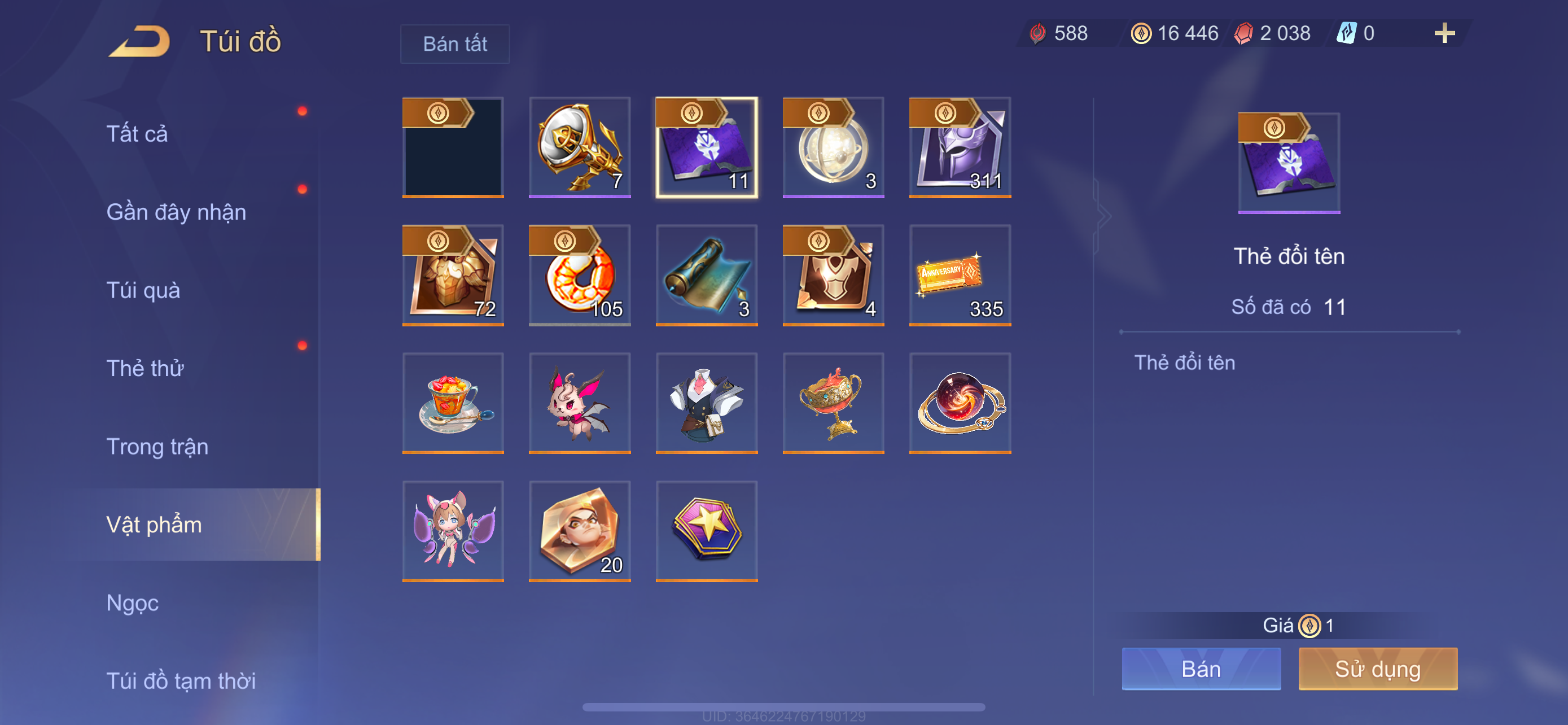Select the purple star badge item
The width and height of the screenshot is (1568, 725).
point(706,531)
